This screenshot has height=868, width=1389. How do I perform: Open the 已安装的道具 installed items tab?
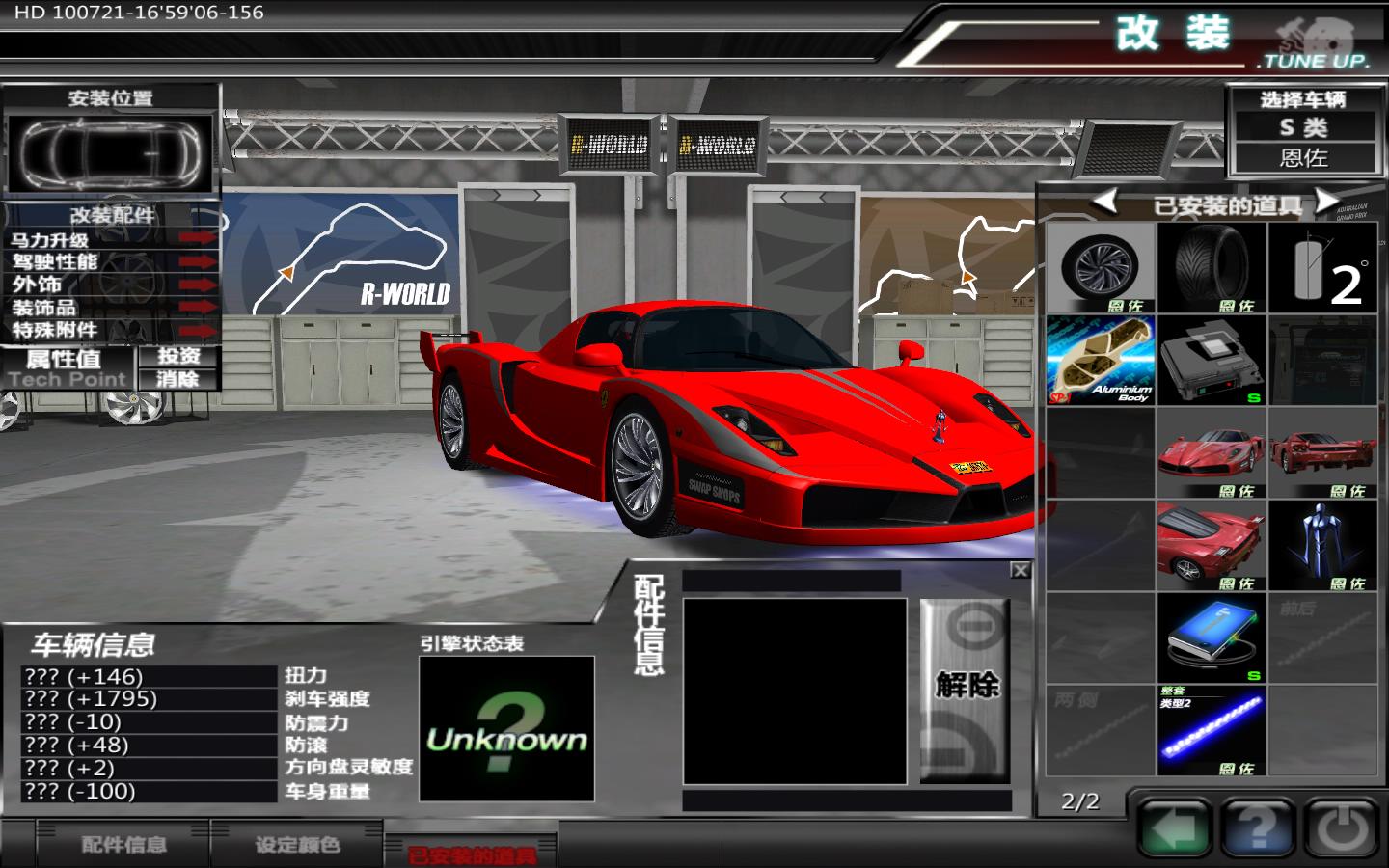point(471,853)
